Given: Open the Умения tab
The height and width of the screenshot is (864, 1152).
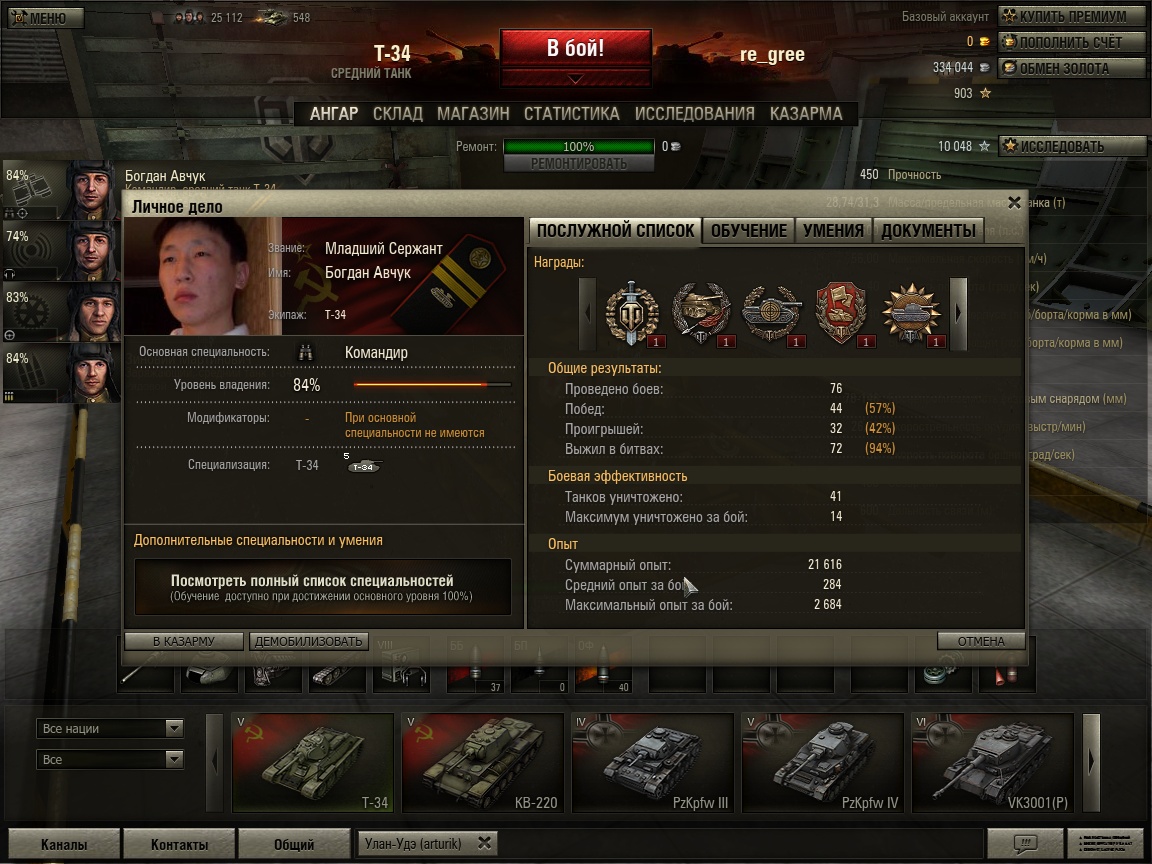Looking at the screenshot, I should [x=833, y=231].
